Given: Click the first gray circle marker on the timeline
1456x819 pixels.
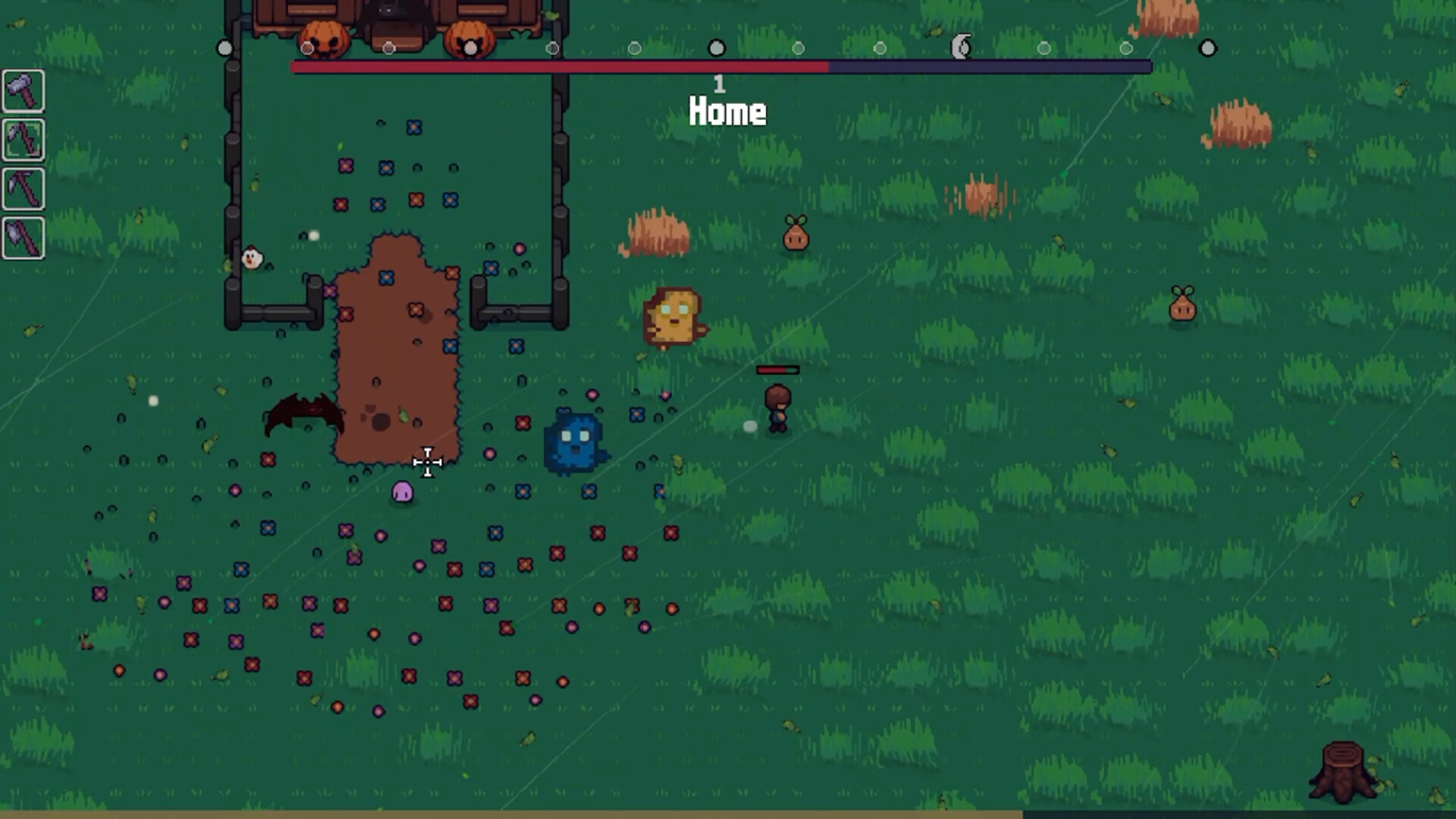Looking at the screenshot, I should [224, 48].
